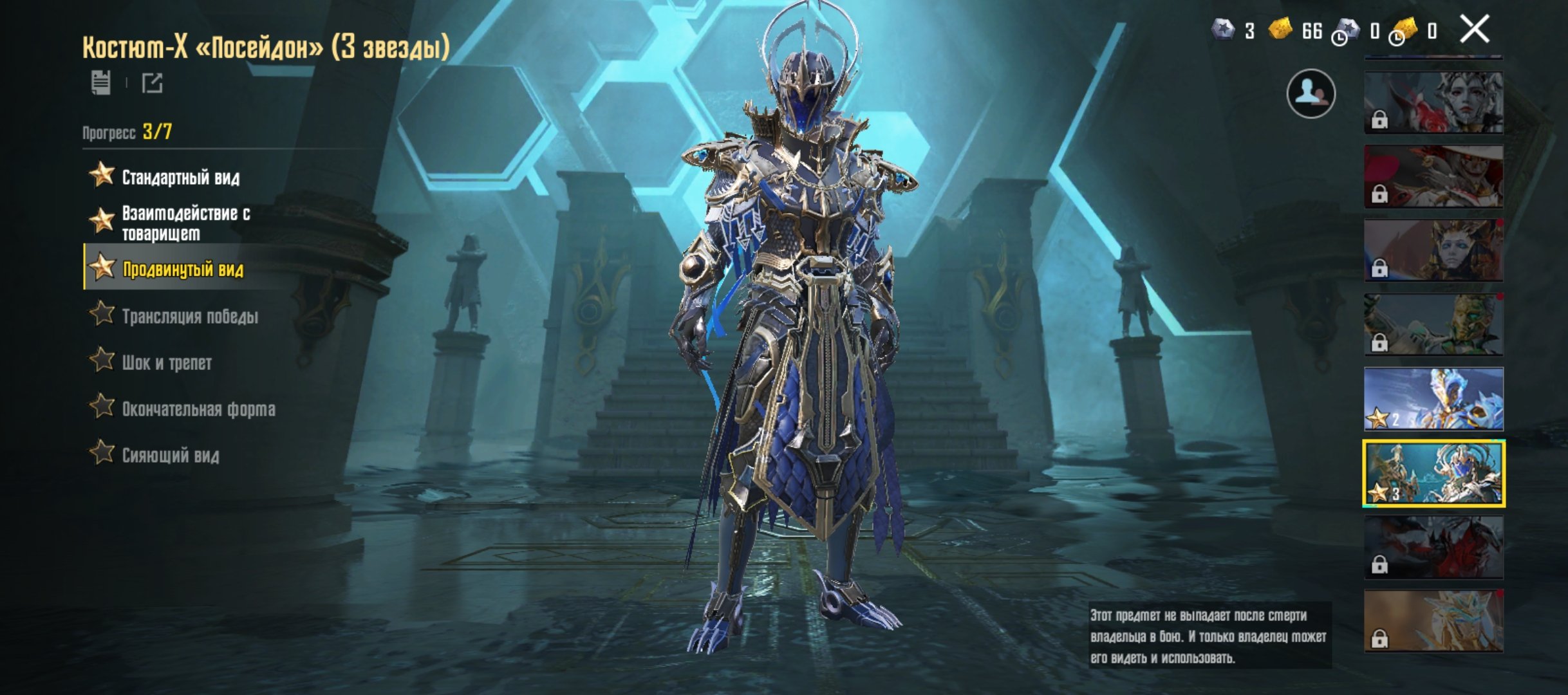Image resolution: width=1568 pixels, height=695 pixels.
Task: Select the locked green-gold masked suit thumbnail
Action: [1433, 325]
